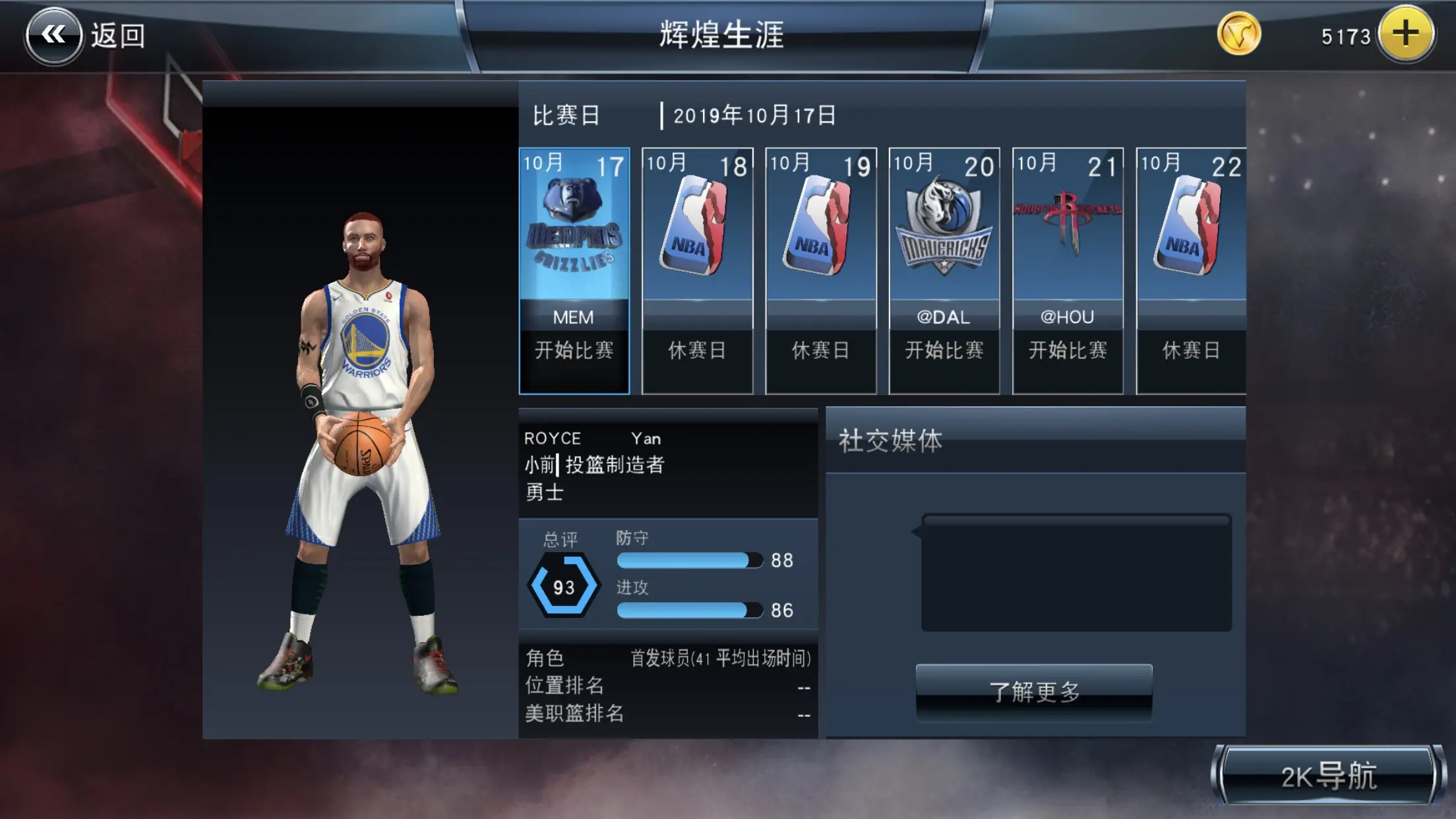Open the social media message box
This screenshot has height=819, width=1456.
coord(1076,572)
